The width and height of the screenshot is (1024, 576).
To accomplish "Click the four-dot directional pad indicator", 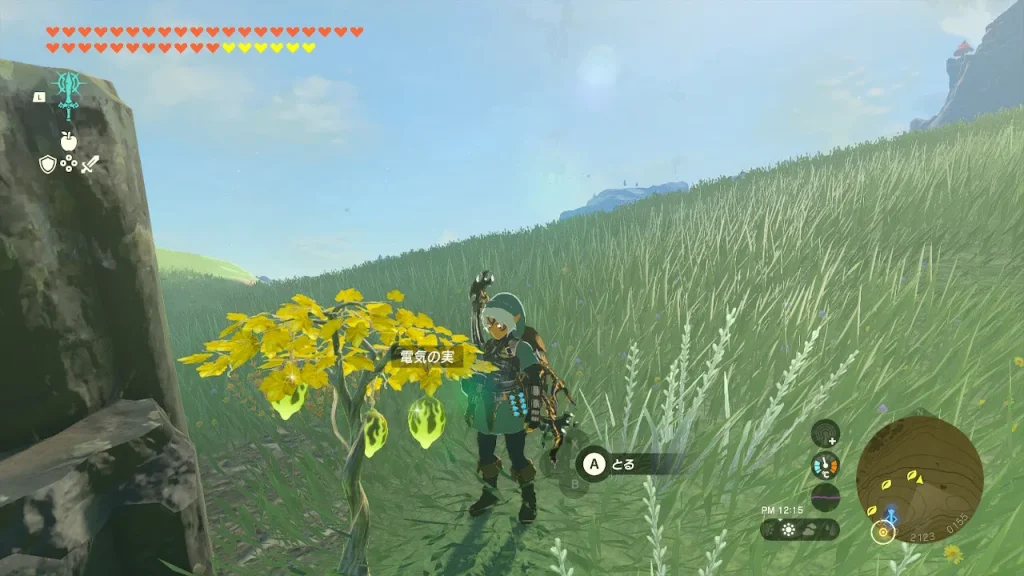I will [69, 164].
